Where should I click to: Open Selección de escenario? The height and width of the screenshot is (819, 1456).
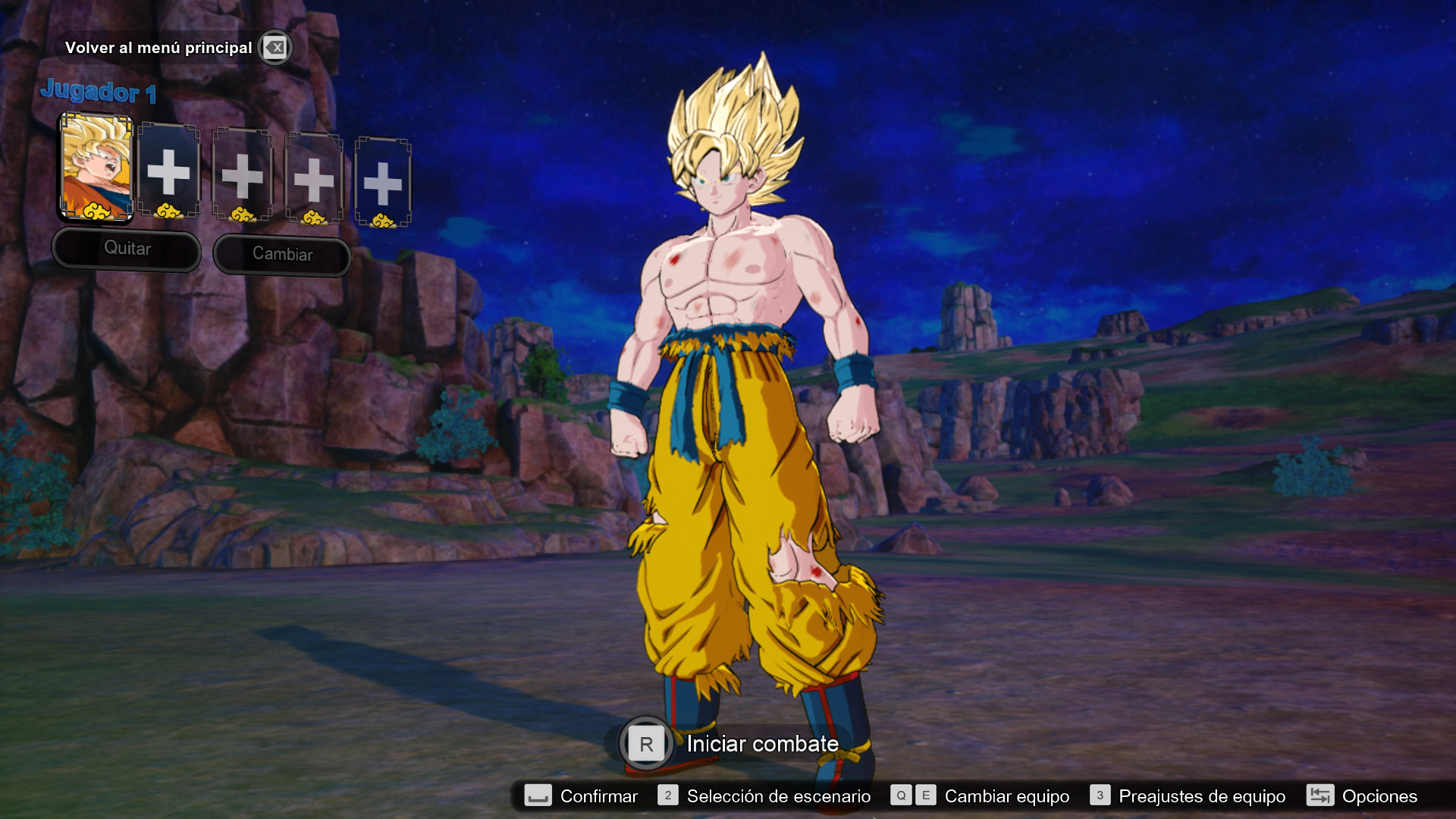click(777, 796)
